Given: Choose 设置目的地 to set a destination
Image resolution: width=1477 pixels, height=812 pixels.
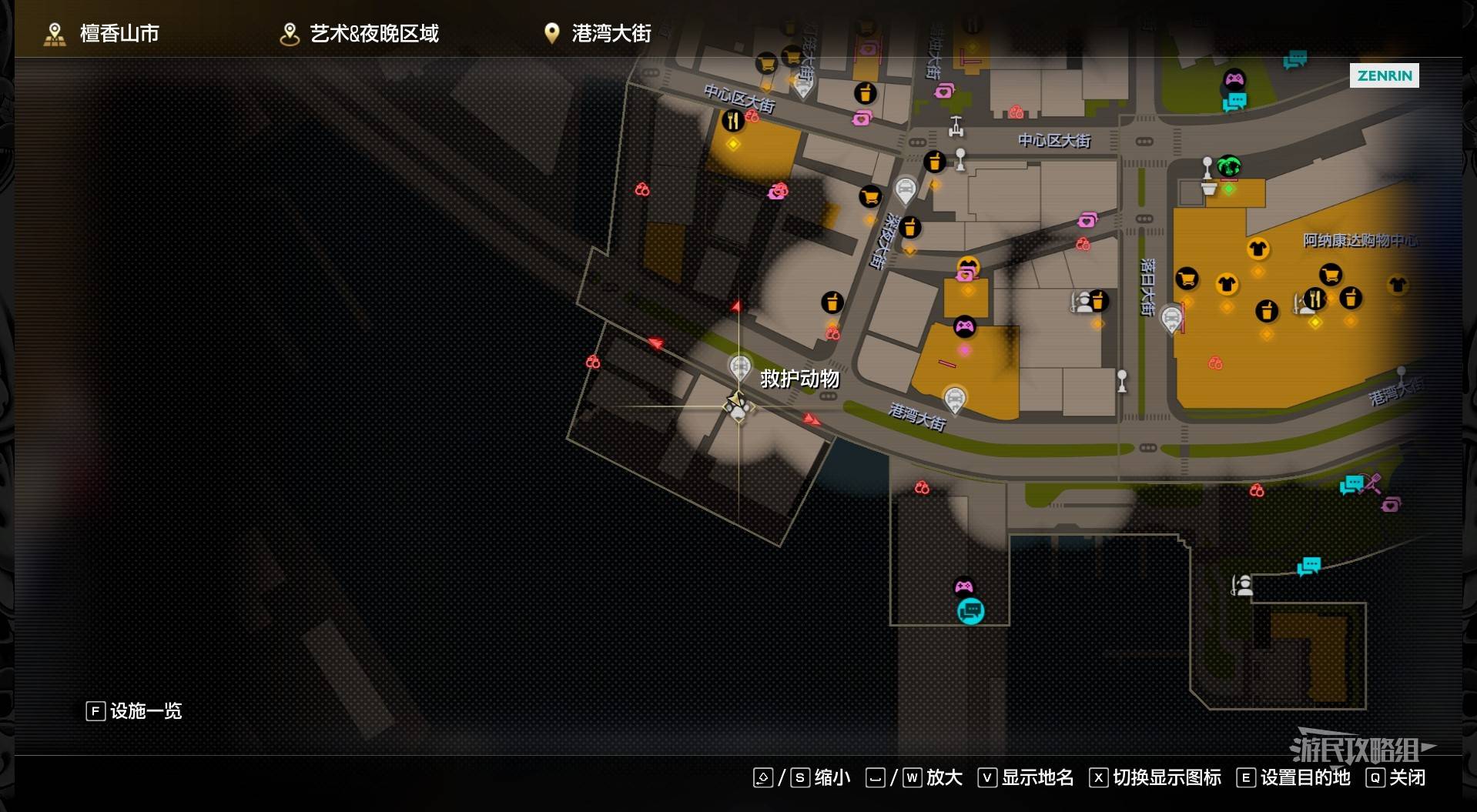Looking at the screenshot, I should coord(1305,777).
